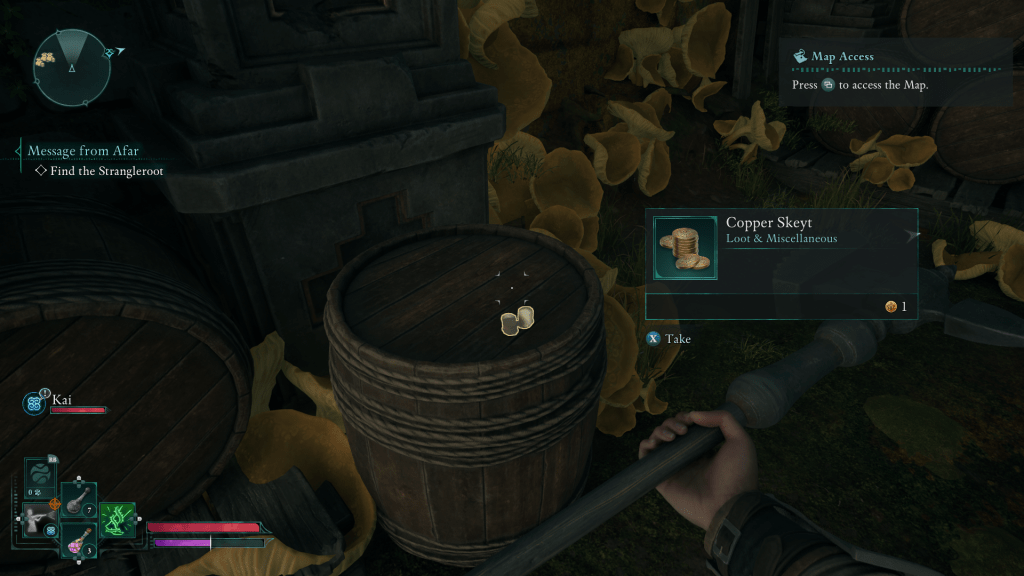The height and width of the screenshot is (576, 1024).
Task: Select the Message from Afar quest tracker
Action: 83,151
